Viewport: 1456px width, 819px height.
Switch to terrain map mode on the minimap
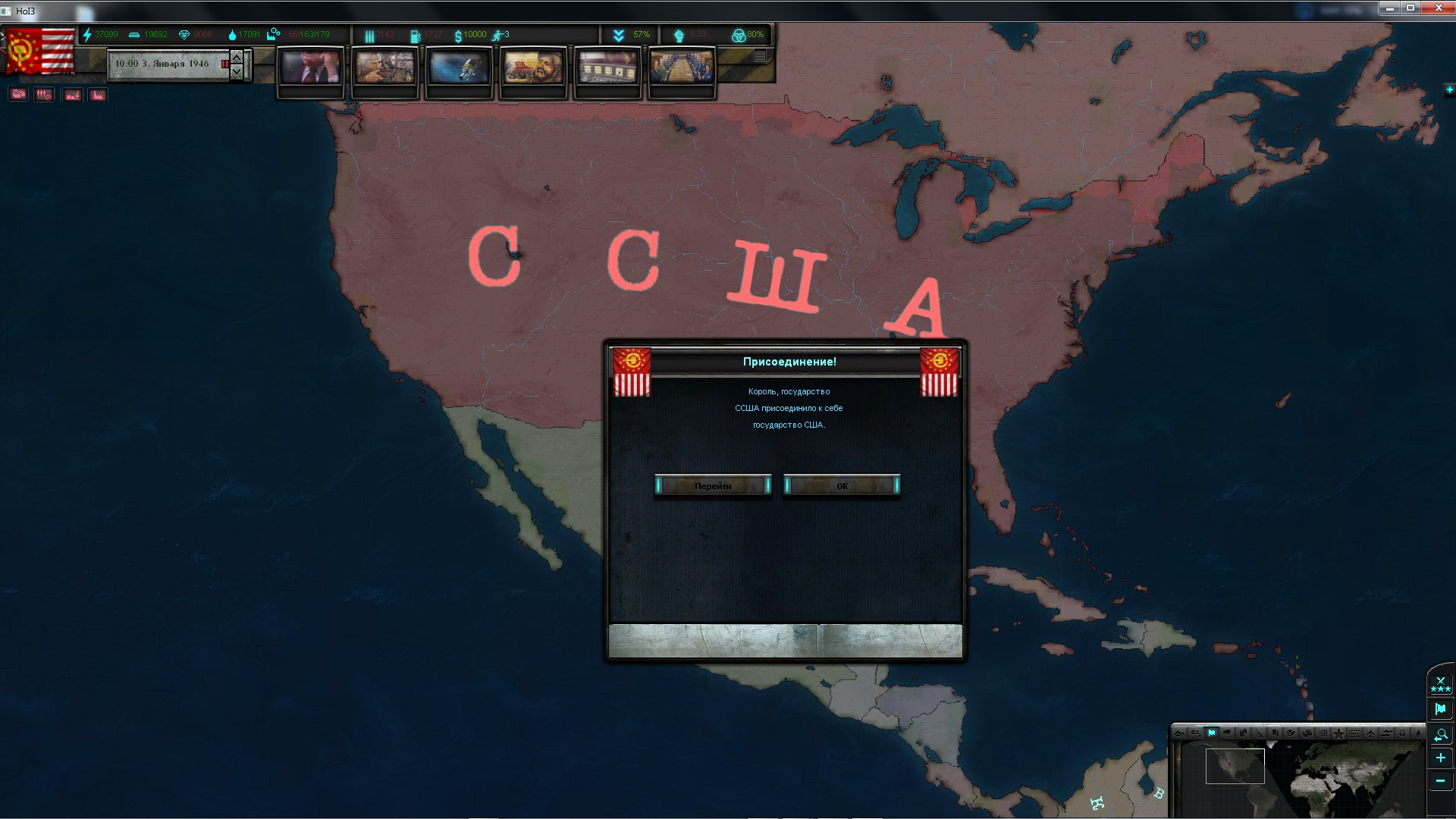(1180, 734)
